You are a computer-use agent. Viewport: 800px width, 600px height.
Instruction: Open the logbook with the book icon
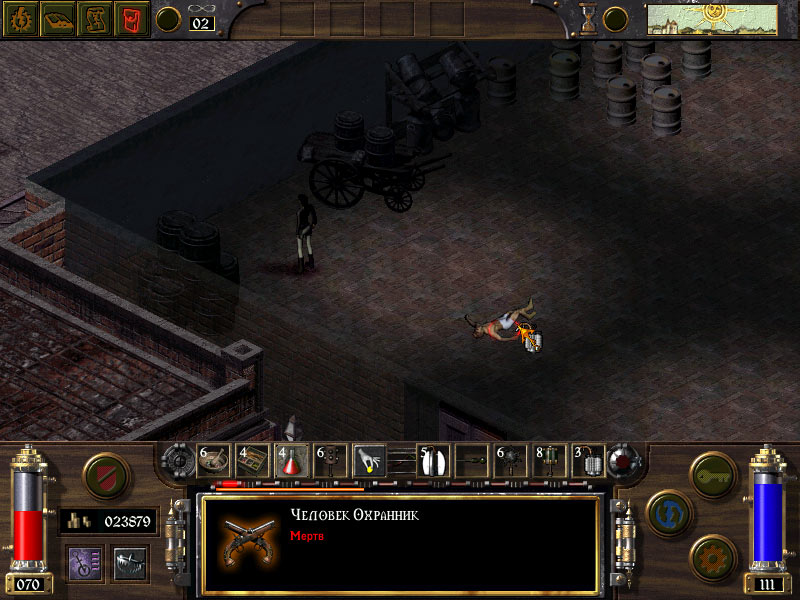[58, 19]
